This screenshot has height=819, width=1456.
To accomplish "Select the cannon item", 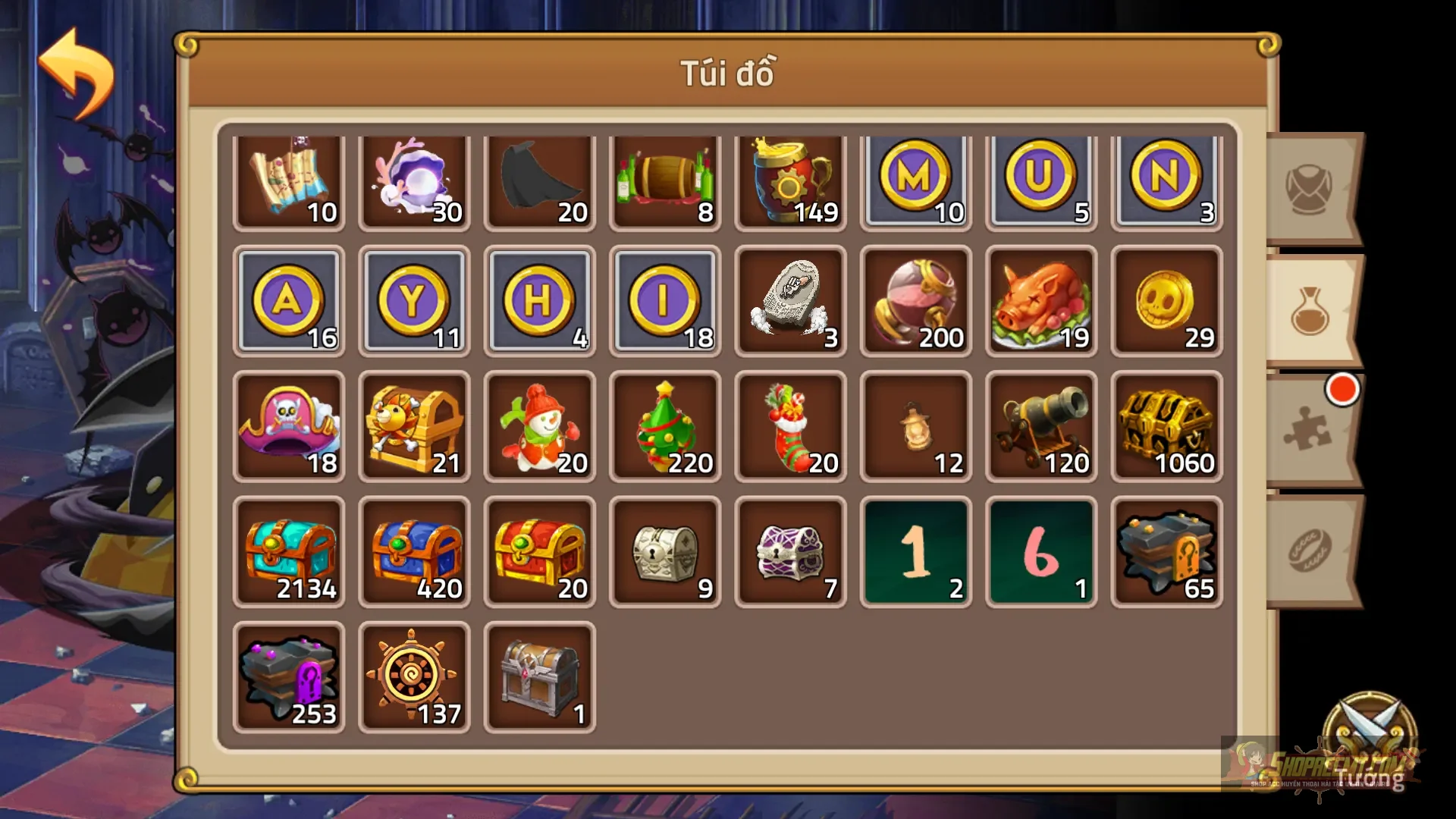I will (x=1040, y=426).
